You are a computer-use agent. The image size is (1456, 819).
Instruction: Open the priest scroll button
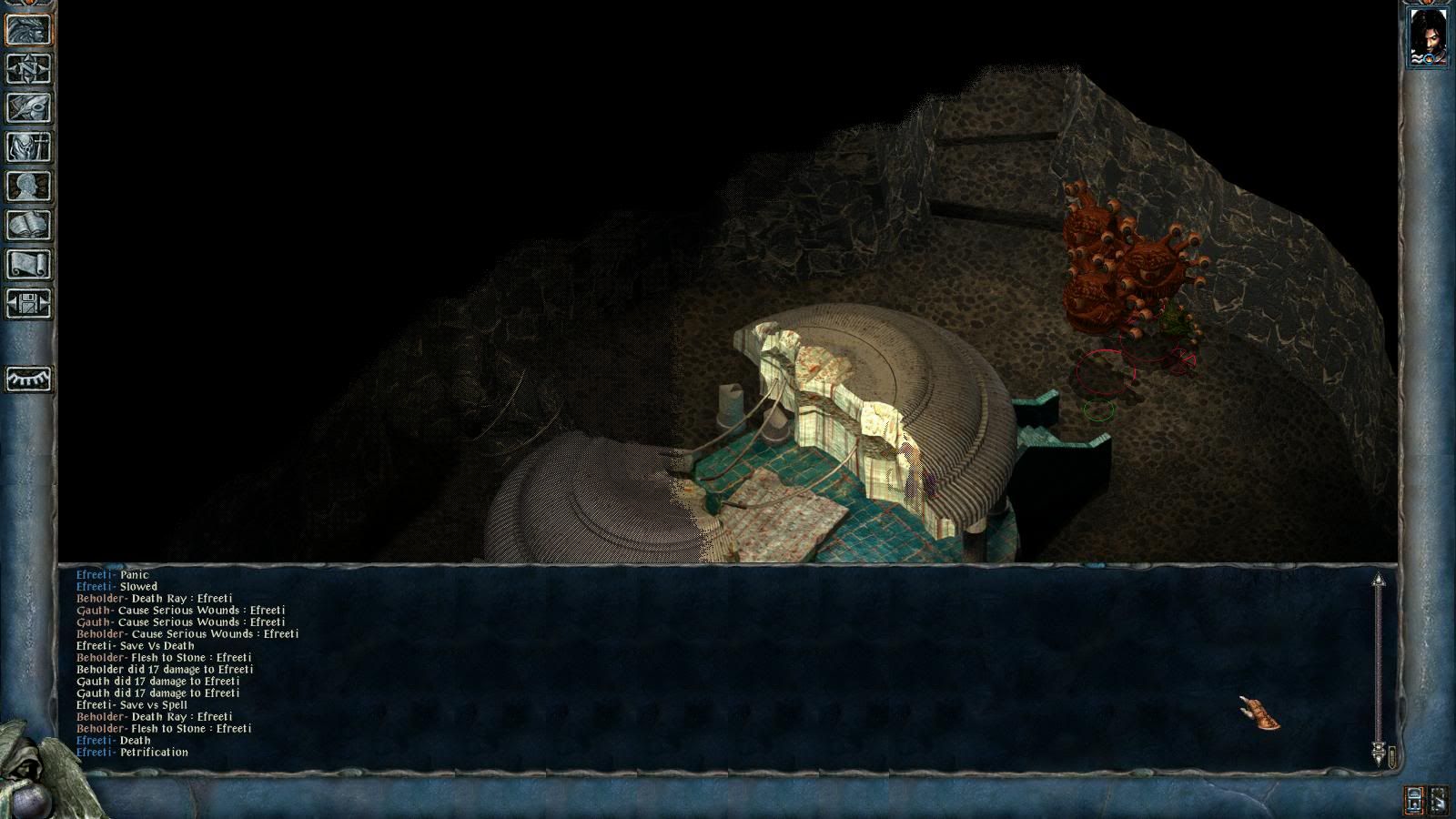coord(29,265)
